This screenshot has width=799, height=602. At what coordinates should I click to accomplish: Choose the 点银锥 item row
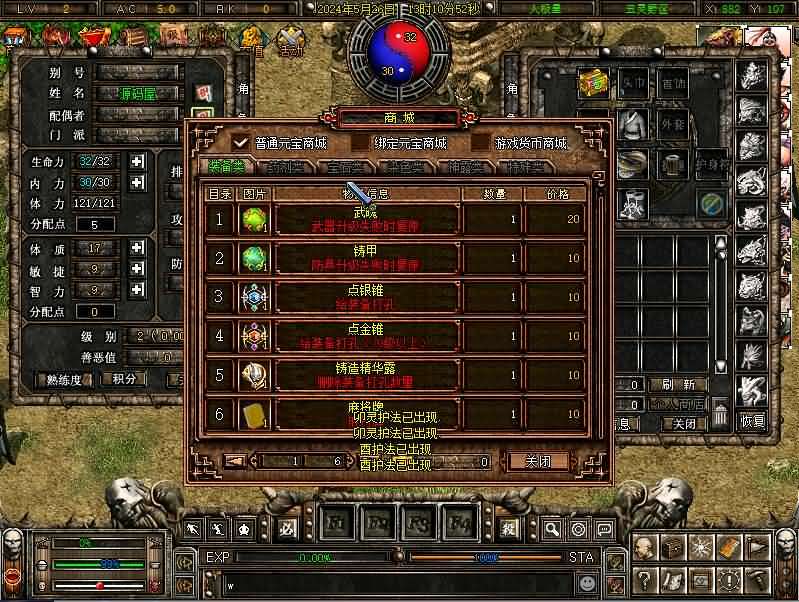pos(365,297)
